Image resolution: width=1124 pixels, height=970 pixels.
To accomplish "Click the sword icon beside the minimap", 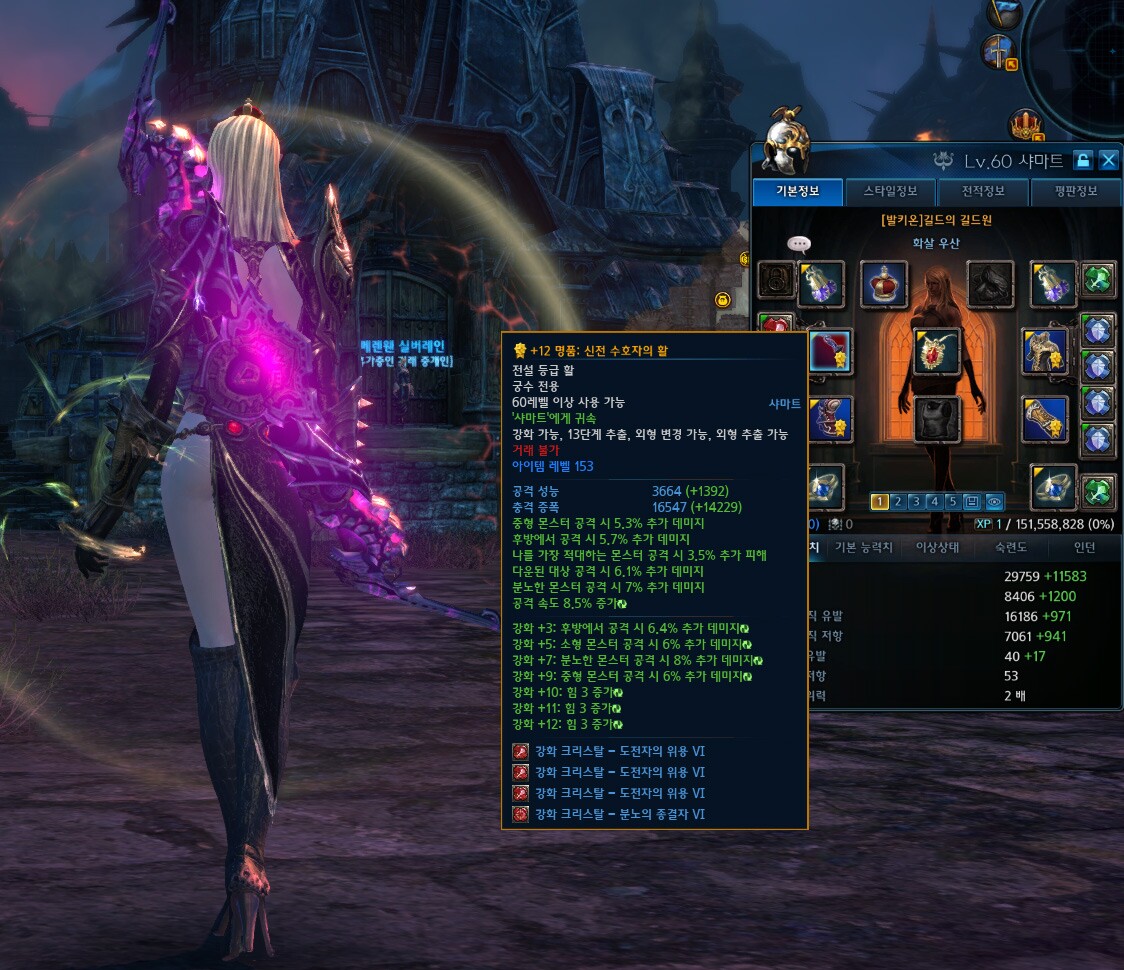I will point(998,51).
